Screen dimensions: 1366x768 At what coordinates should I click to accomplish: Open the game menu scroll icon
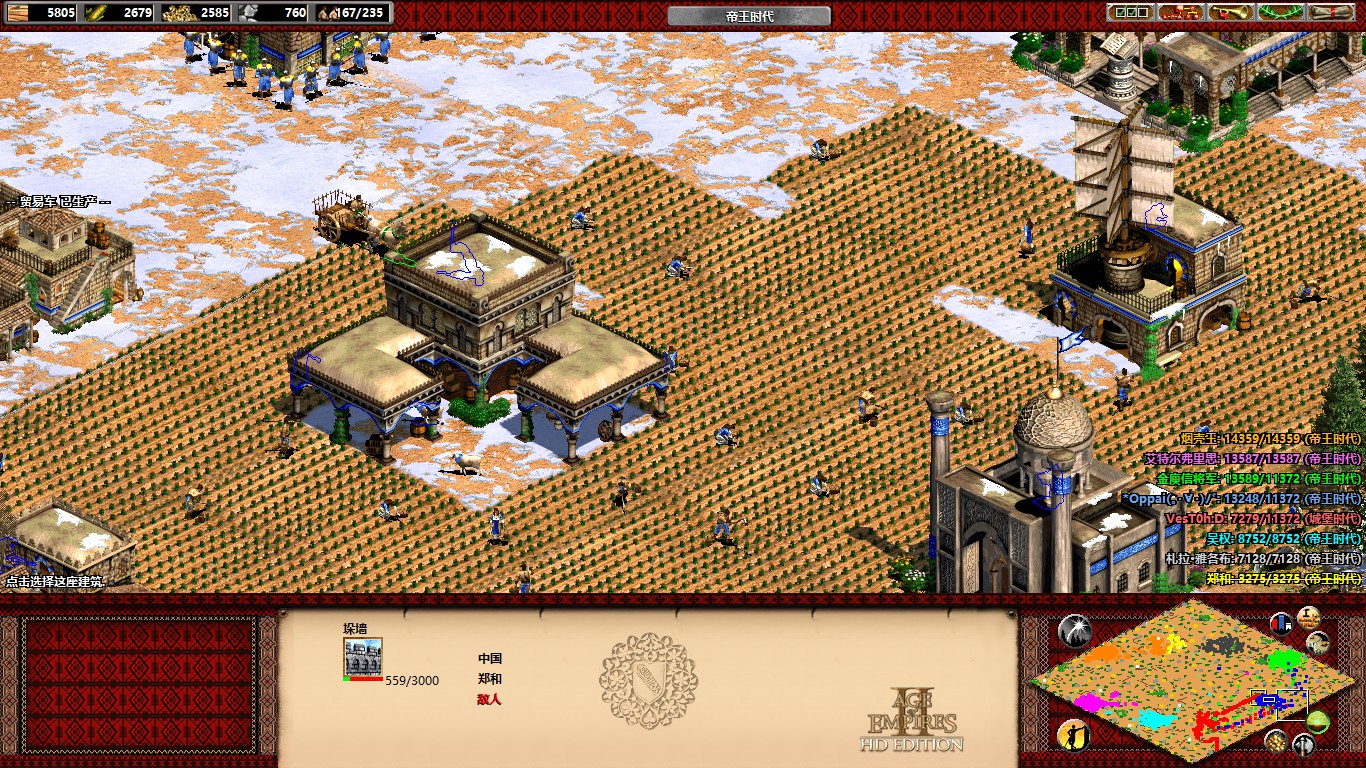pos(1330,12)
